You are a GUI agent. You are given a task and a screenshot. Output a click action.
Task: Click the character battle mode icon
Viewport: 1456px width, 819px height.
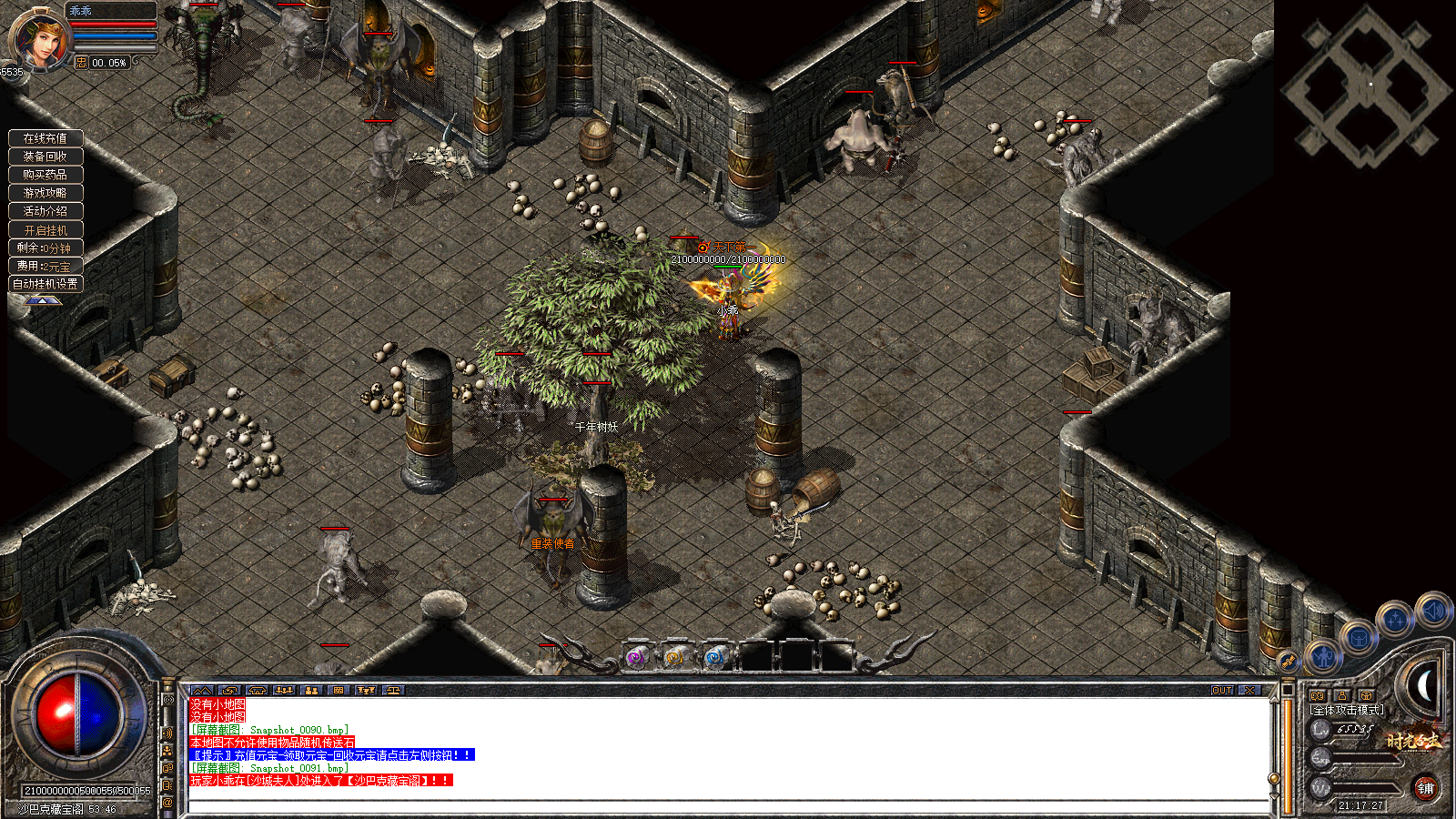(x=1323, y=654)
